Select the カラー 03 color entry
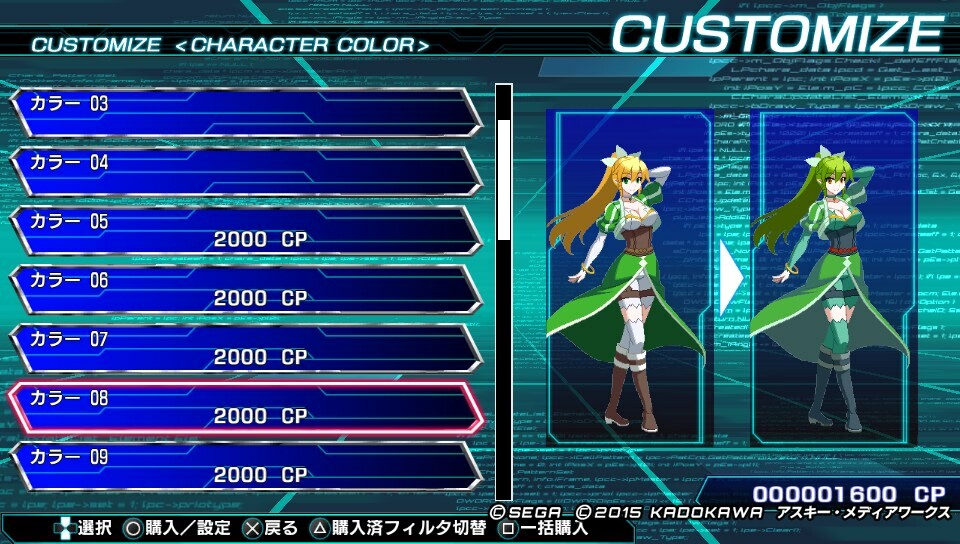 coord(245,112)
